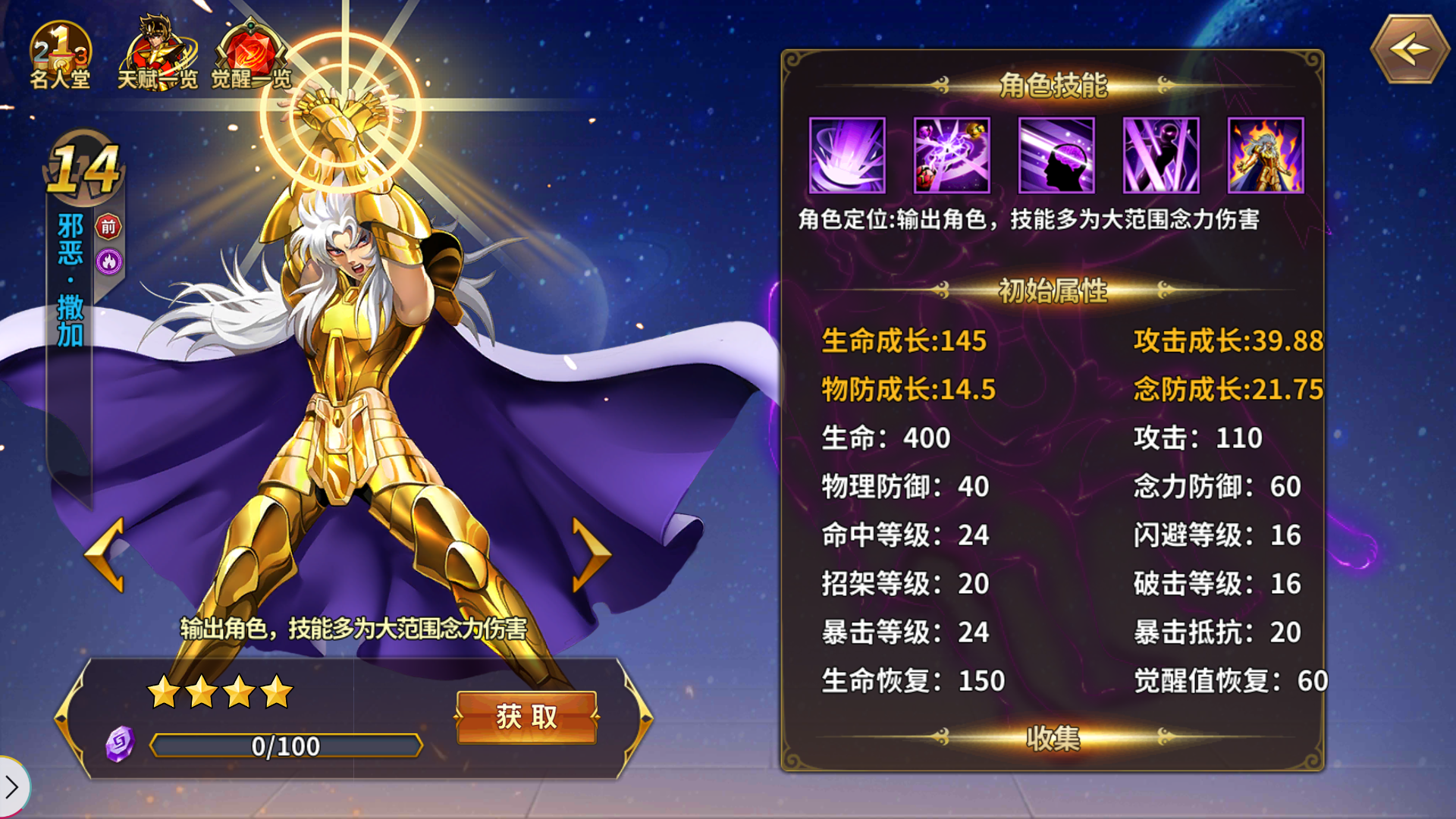Inspect the brain silhouette skill icon
This screenshot has width=1456, height=819.
tap(1056, 155)
